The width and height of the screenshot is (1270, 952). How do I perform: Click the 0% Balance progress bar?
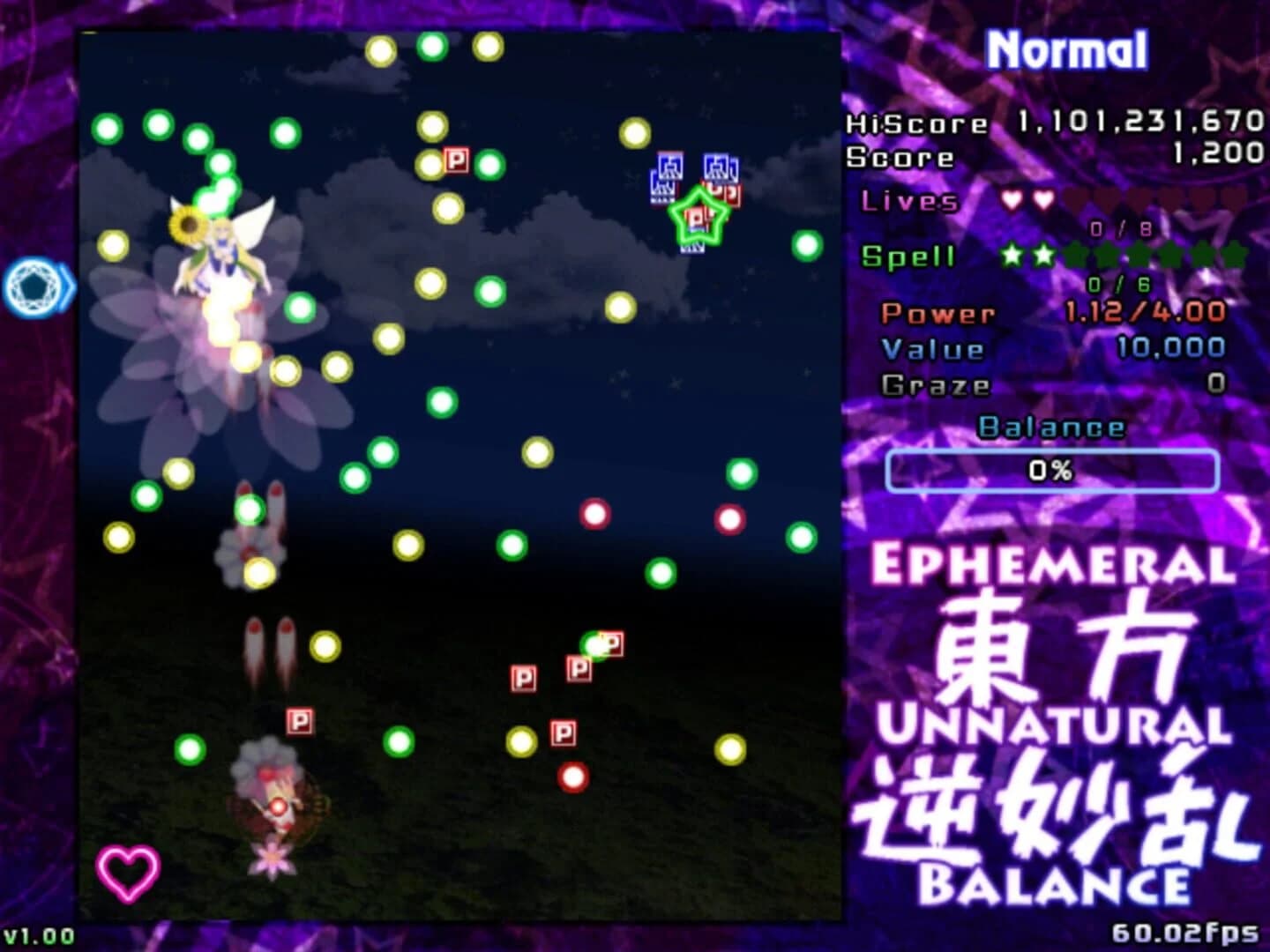pos(1051,472)
